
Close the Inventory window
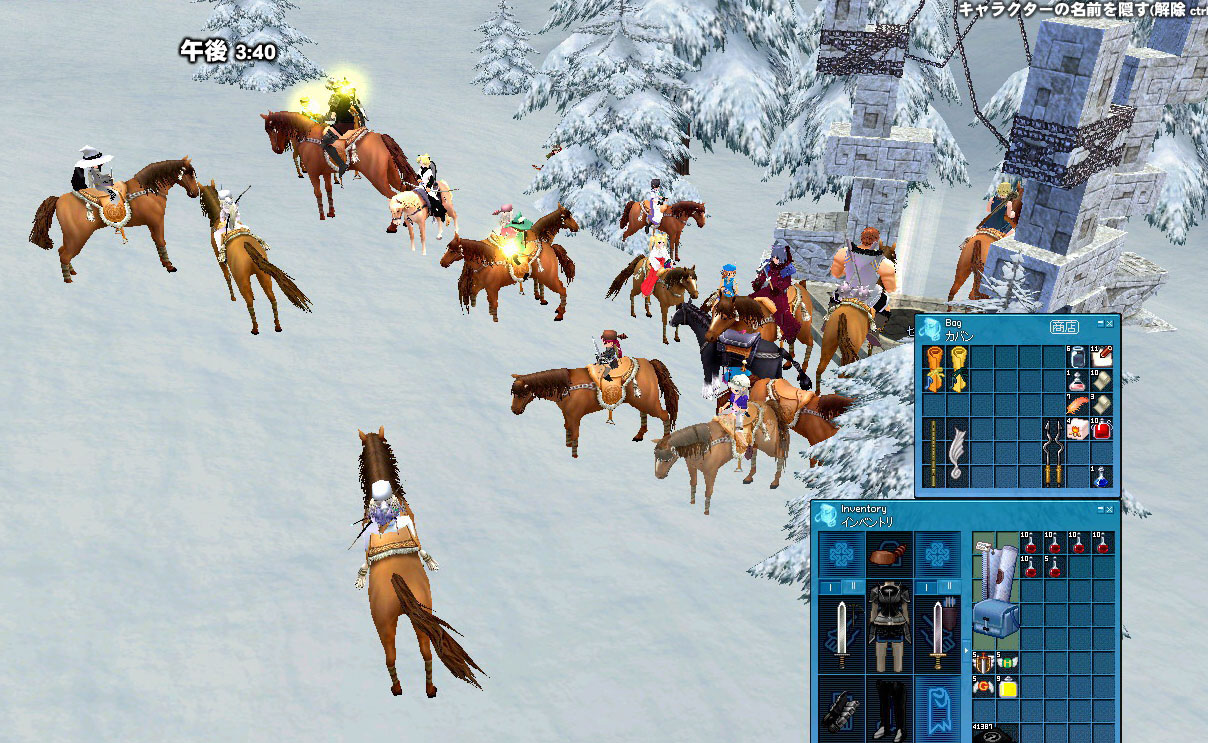point(1111,509)
